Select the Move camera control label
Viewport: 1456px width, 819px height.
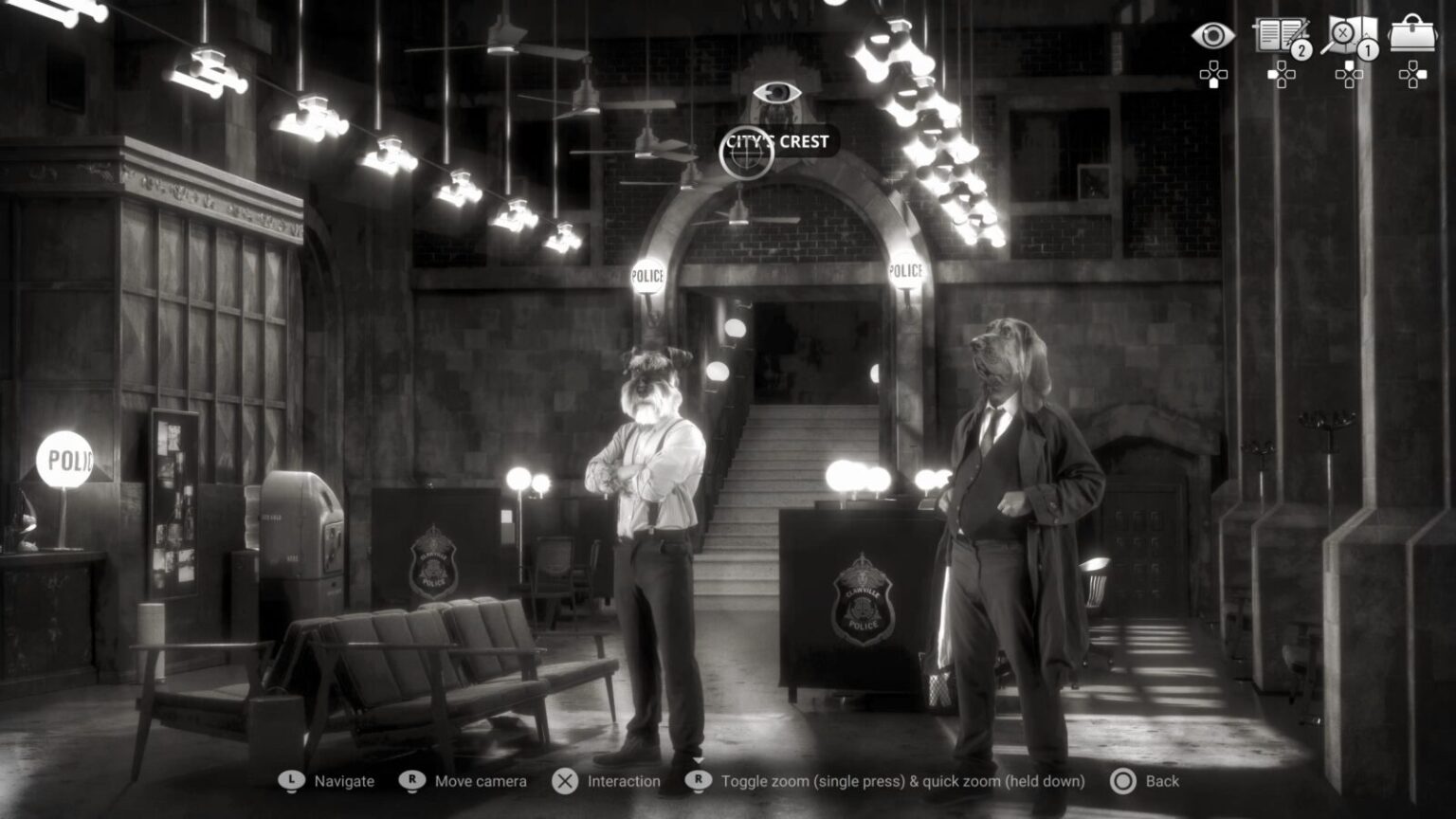[480, 781]
